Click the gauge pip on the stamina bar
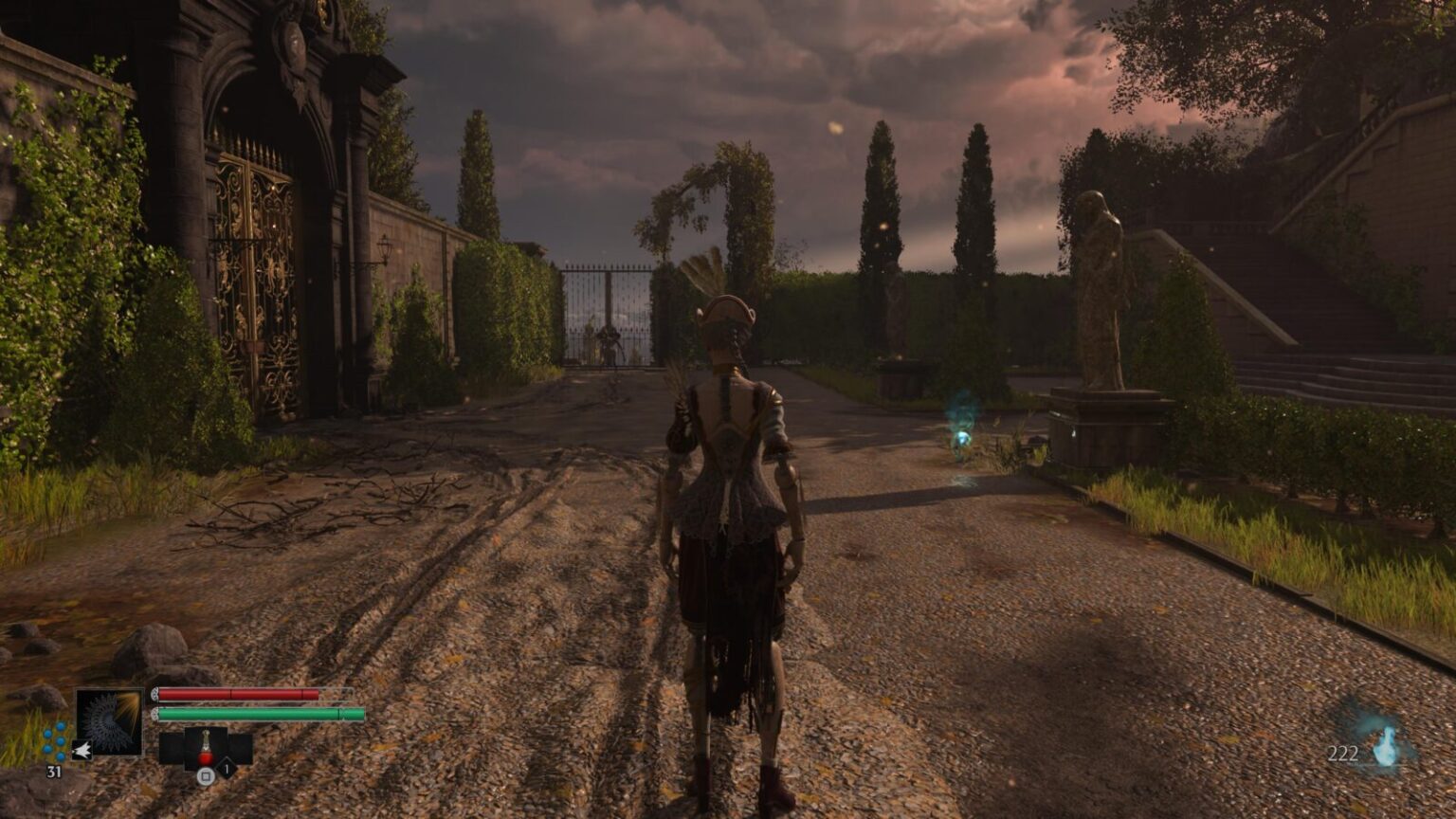Viewport: 1456px width, 819px height. point(155,713)
